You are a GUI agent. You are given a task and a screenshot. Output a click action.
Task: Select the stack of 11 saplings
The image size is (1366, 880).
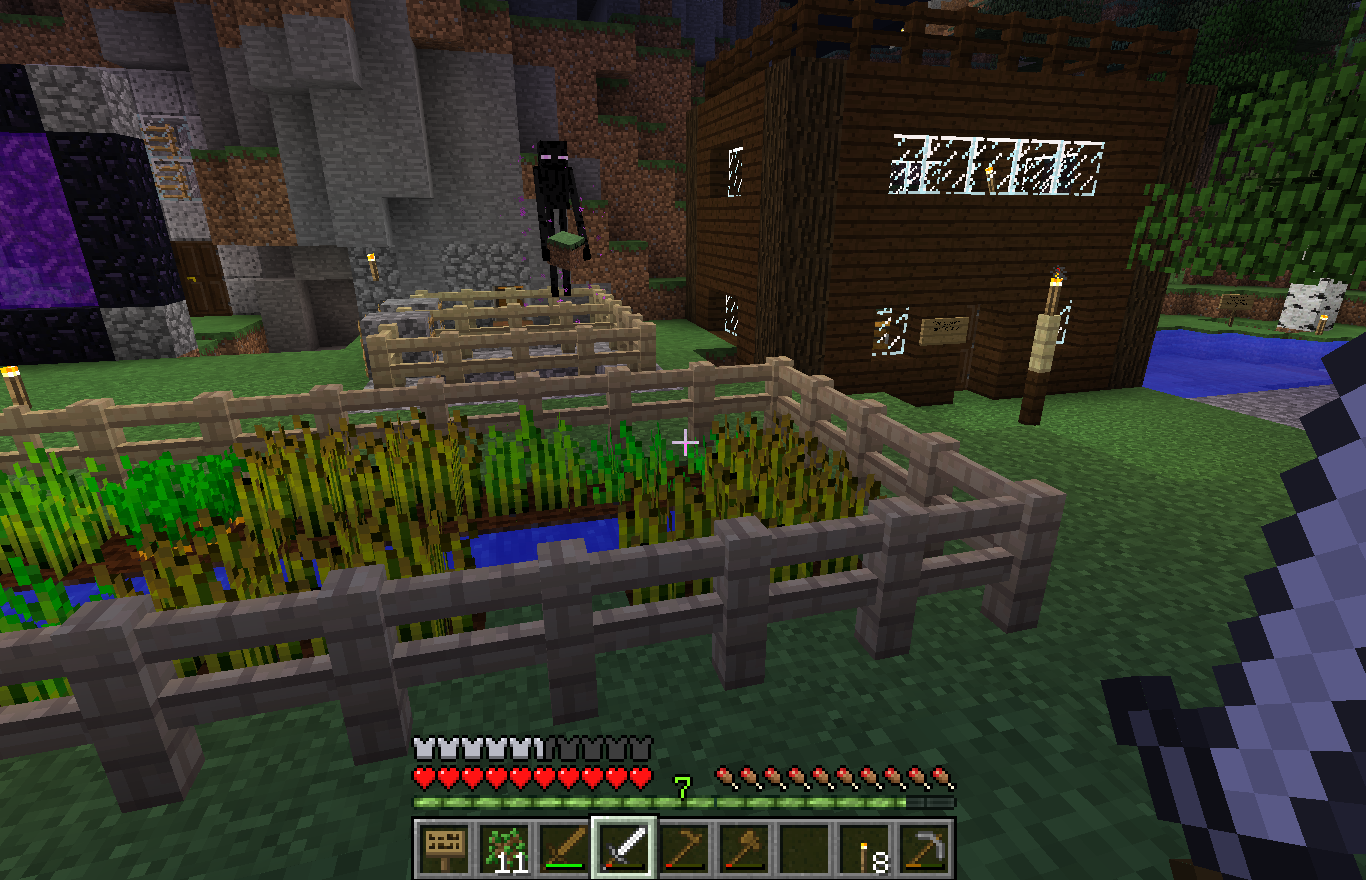tap(504, 848)
